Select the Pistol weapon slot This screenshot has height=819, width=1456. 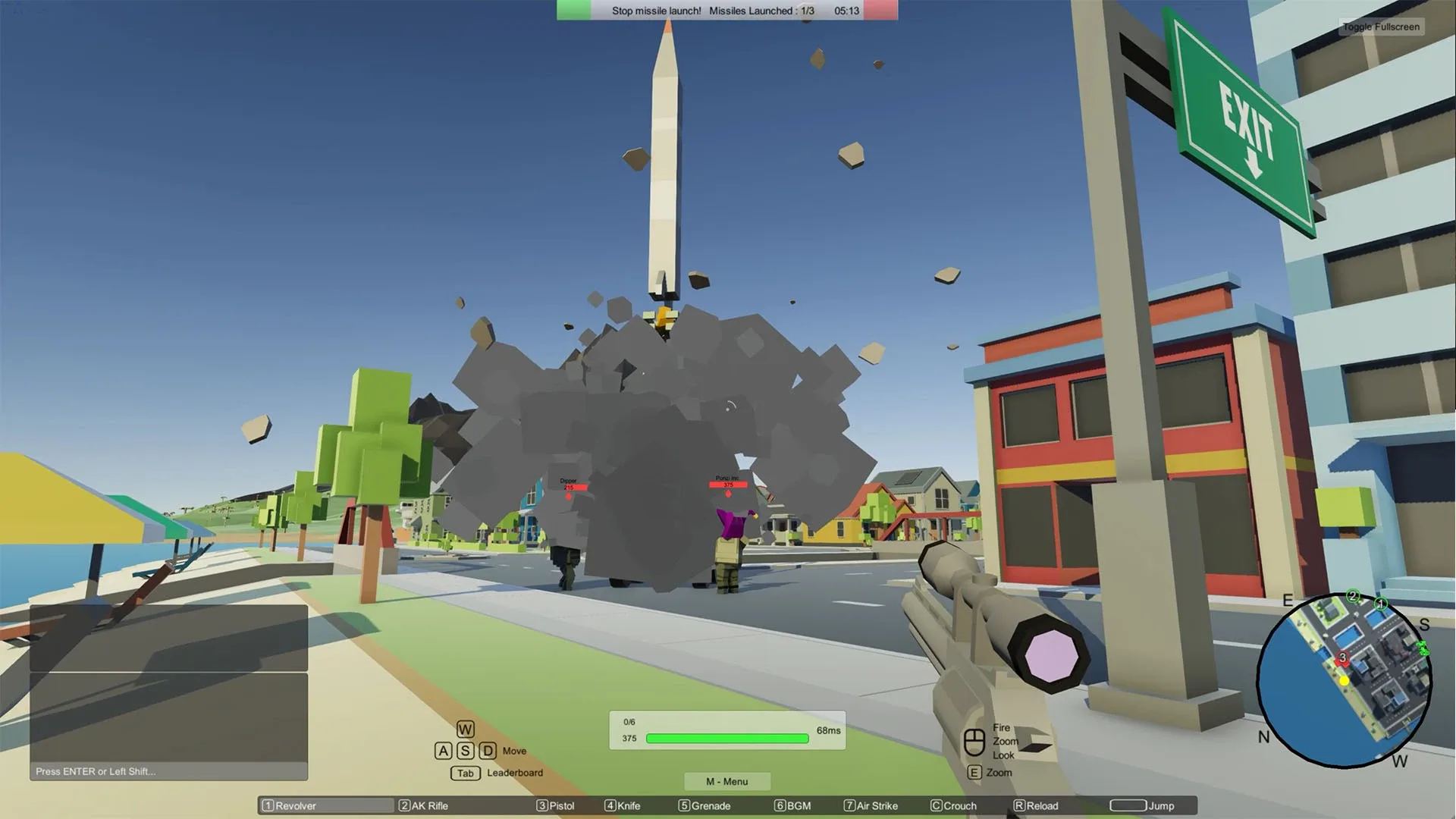[x=556, y=806]
